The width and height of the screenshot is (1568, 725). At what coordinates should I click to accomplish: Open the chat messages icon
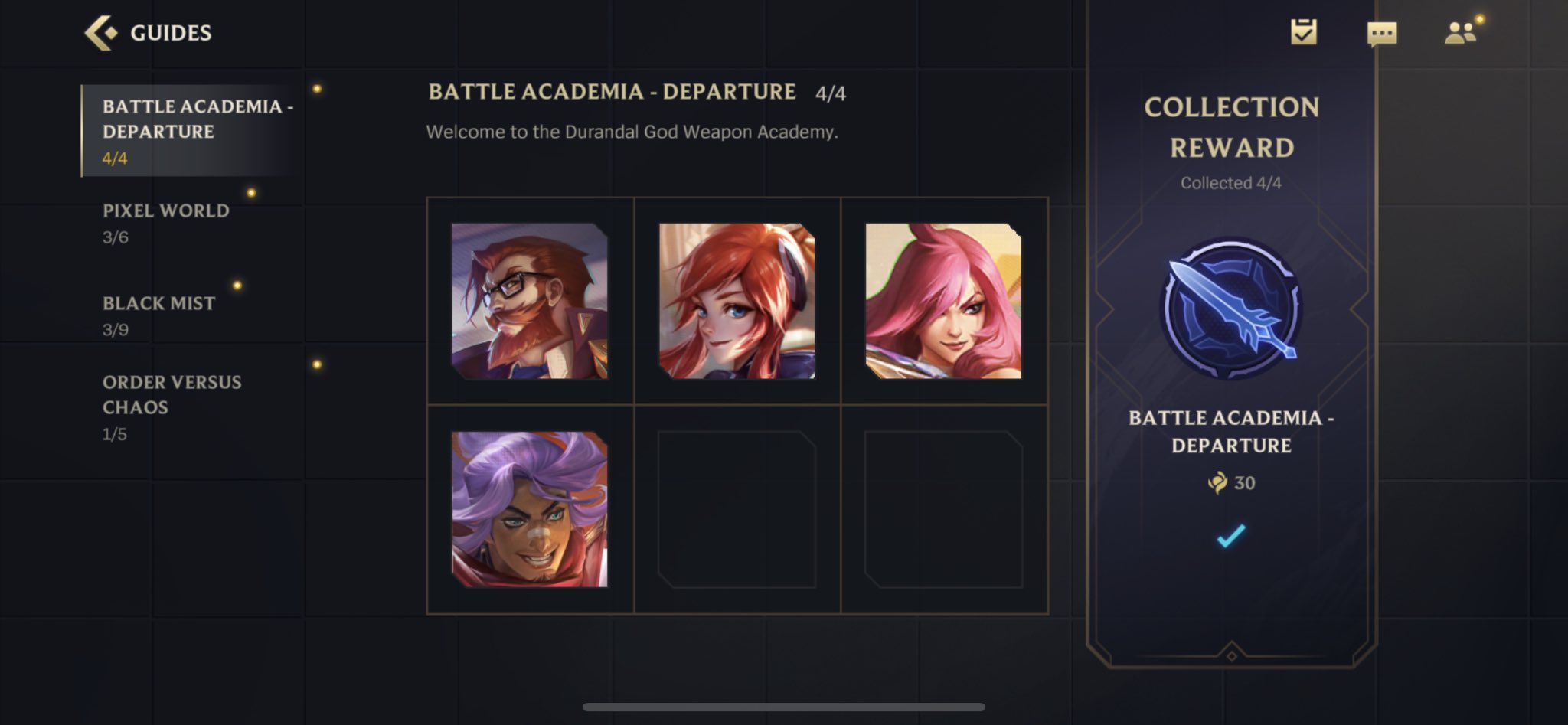(1381, 32)
